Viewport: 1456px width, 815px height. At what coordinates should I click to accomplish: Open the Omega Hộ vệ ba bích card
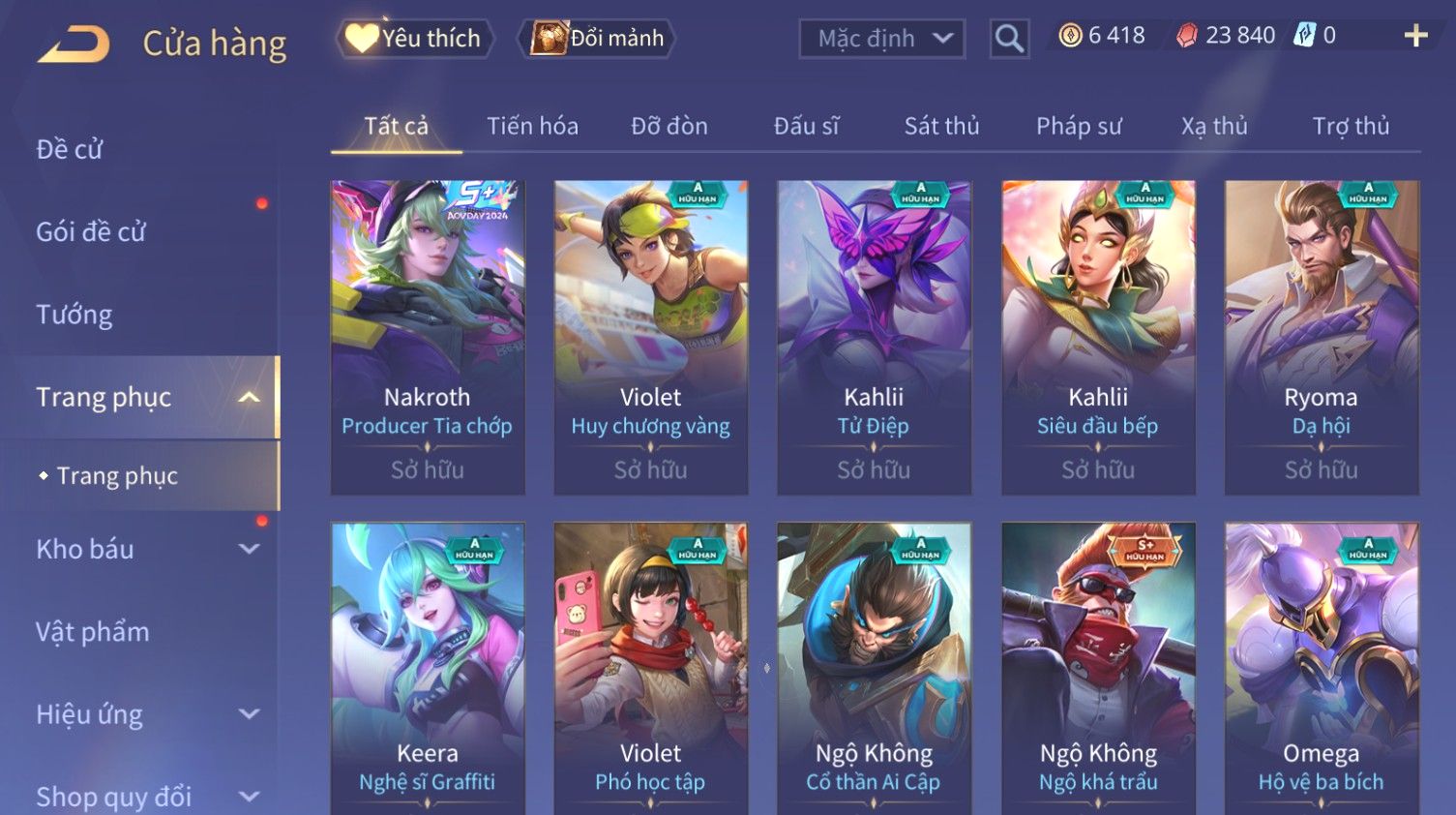[x=1322, y=668]
